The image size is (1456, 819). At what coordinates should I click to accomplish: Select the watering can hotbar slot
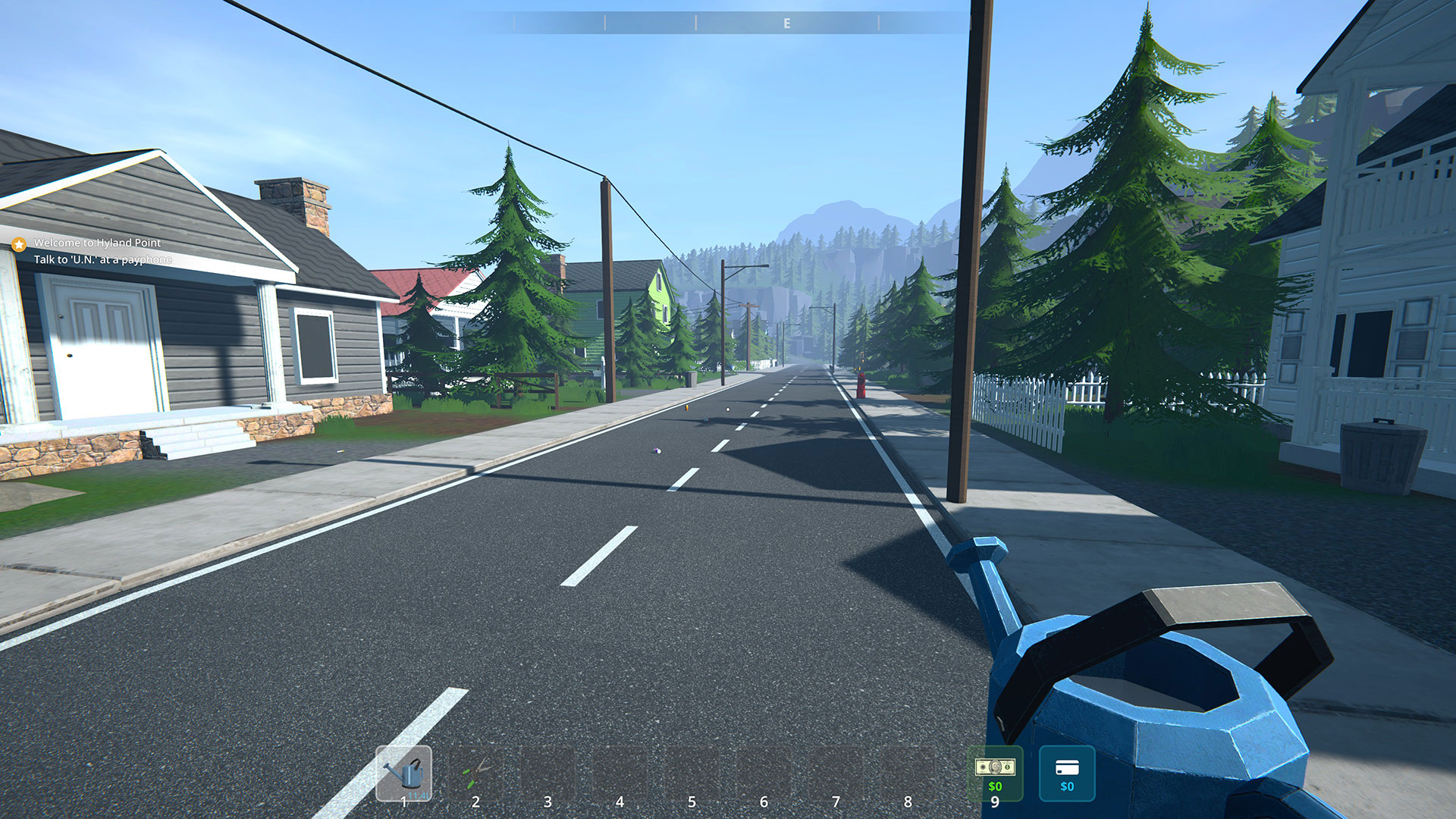click(x=403, y=773)
